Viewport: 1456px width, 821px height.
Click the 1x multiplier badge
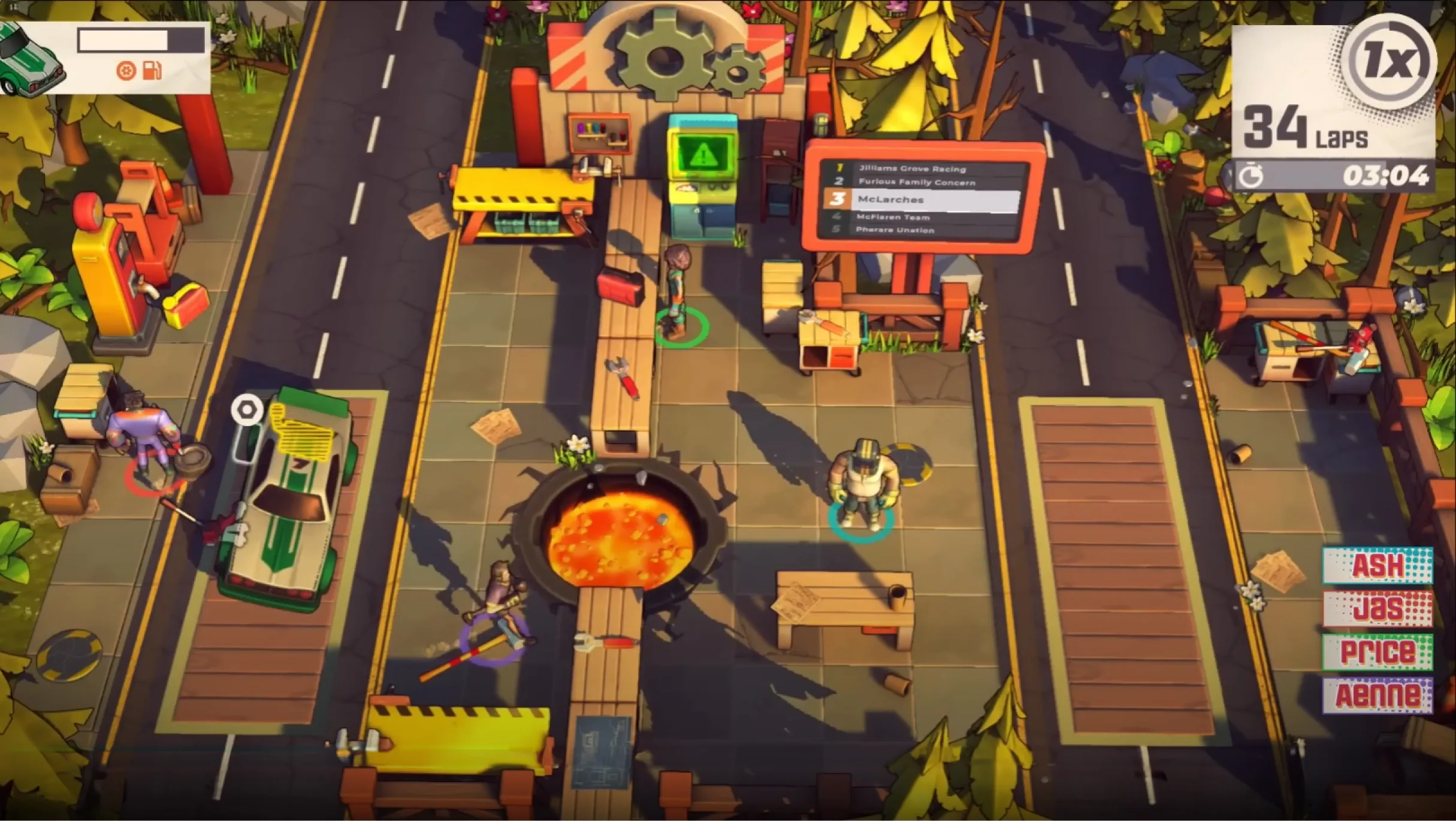1388,62
